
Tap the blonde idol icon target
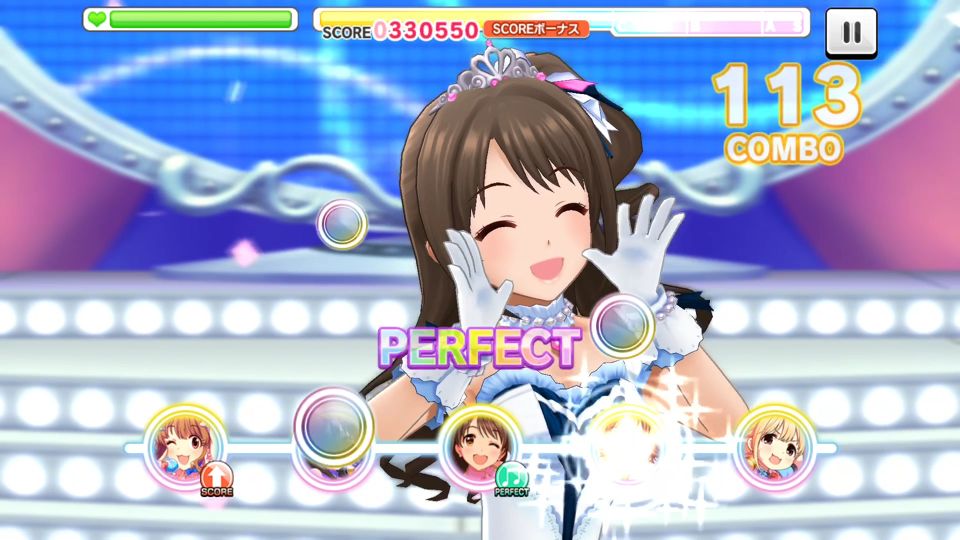[x=775, y=447]
